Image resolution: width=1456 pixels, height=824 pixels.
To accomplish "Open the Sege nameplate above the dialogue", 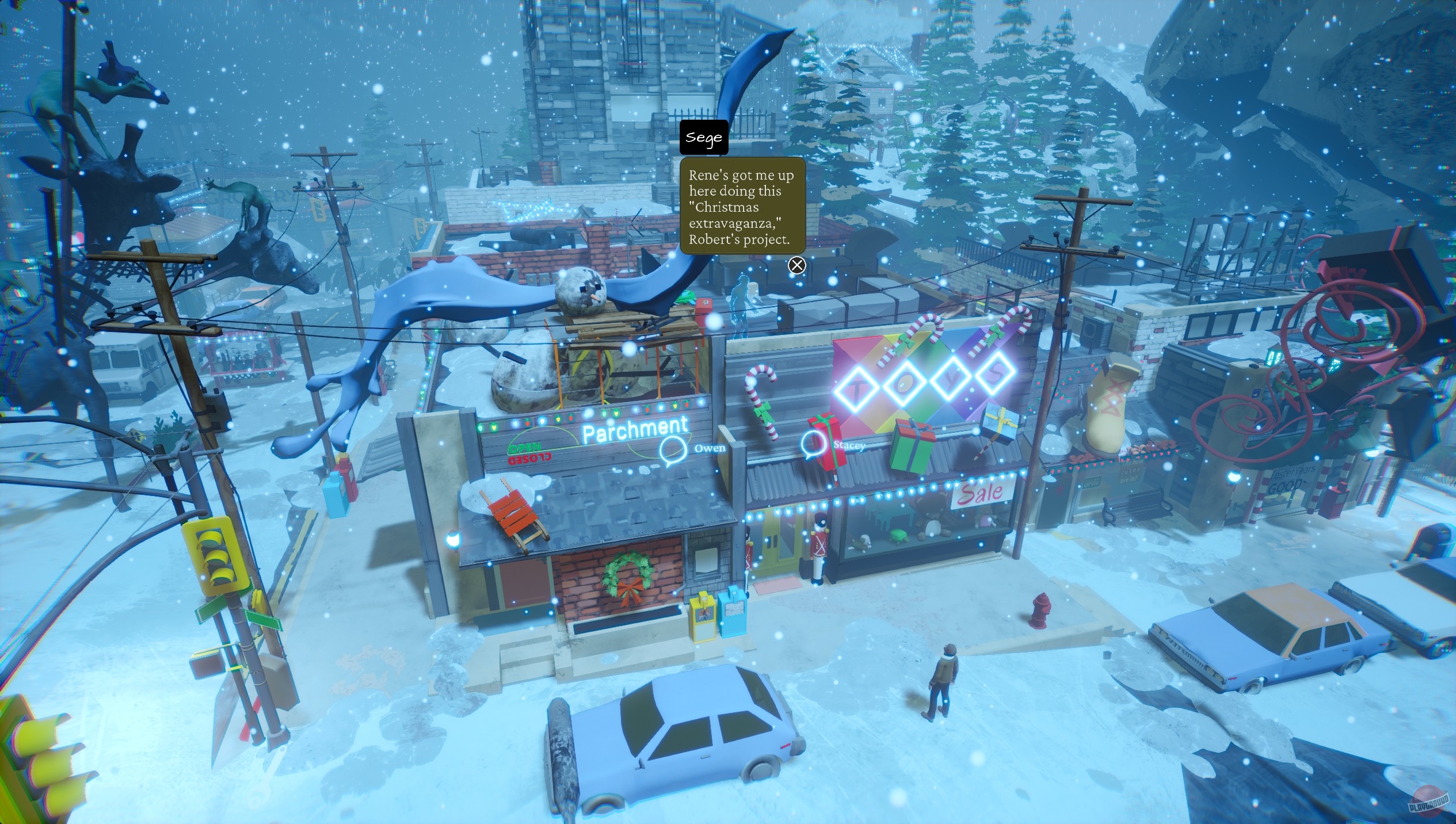I will pos(703,137).
